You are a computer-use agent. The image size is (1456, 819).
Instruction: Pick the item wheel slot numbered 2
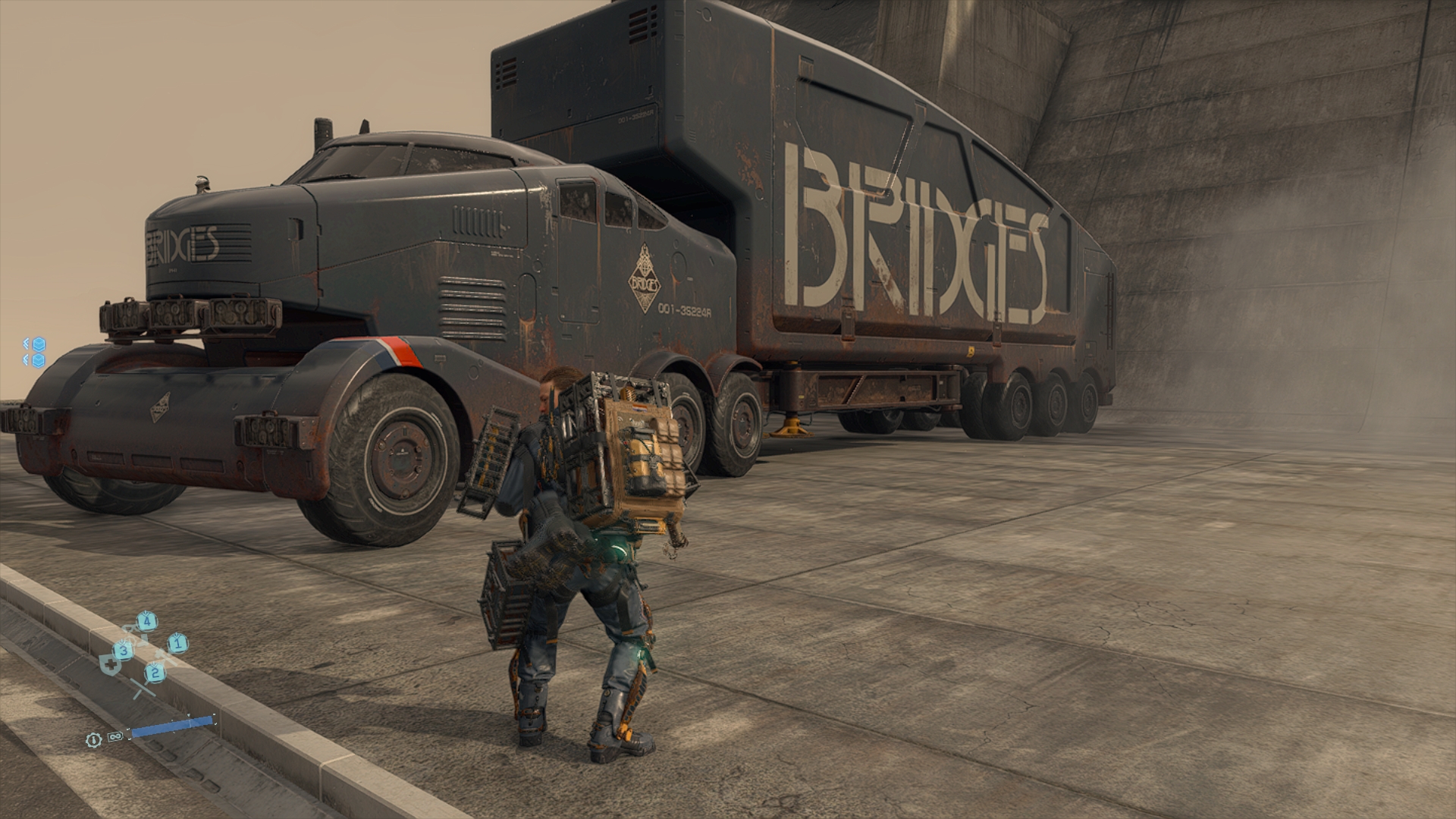155,671
